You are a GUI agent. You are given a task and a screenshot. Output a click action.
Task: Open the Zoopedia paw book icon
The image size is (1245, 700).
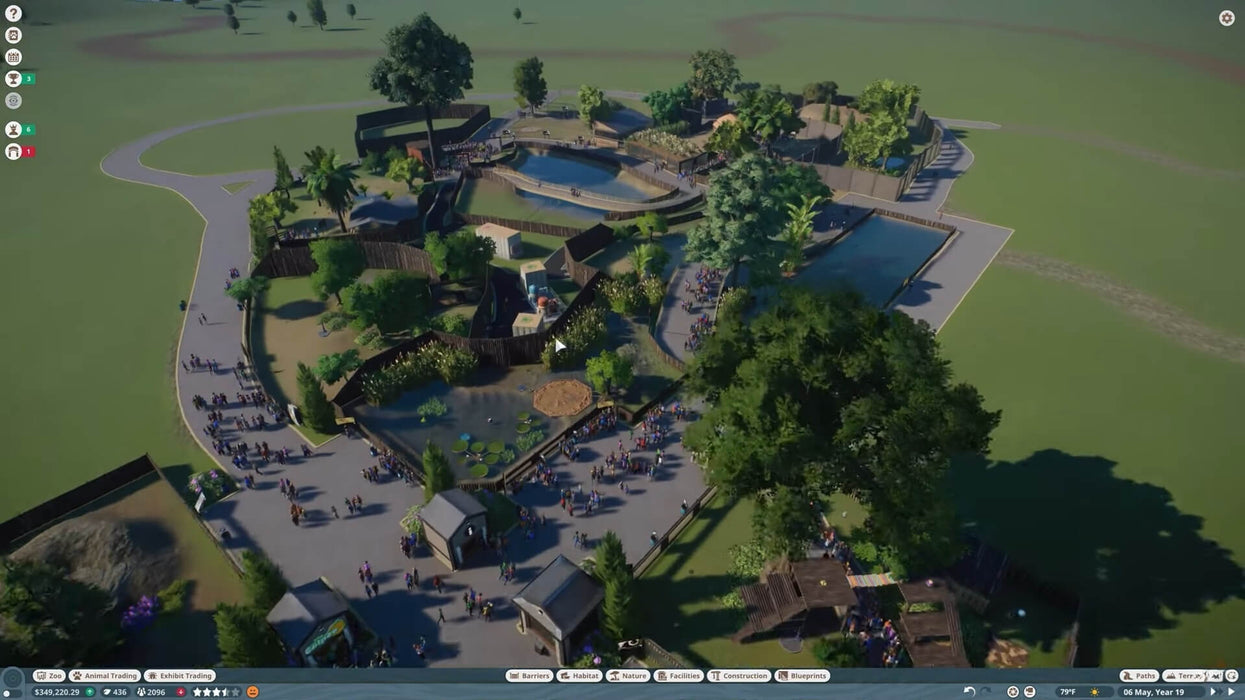pos(13,35)
